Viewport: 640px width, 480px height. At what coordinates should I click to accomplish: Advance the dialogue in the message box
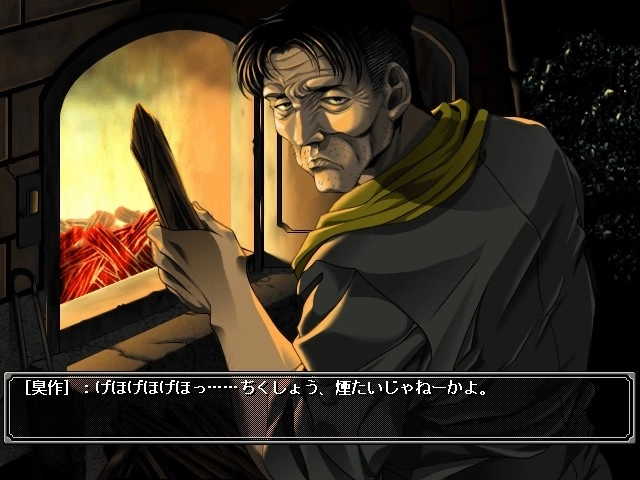coord(320,408)
